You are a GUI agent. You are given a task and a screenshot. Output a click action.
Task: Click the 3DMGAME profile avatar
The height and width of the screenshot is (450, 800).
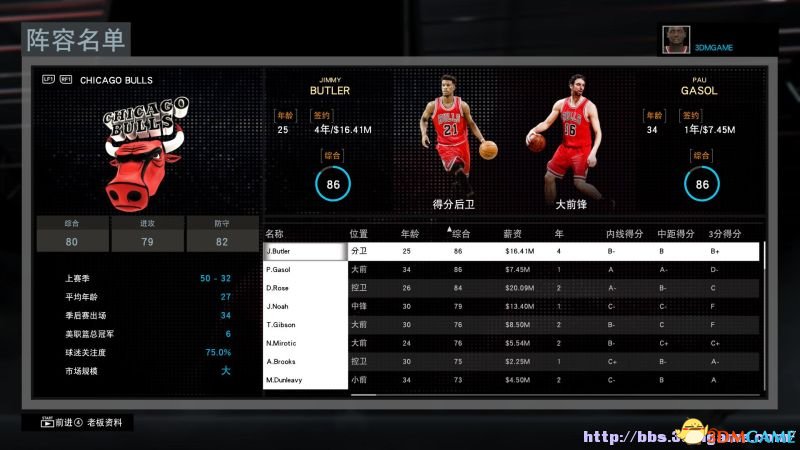(675, 39)
